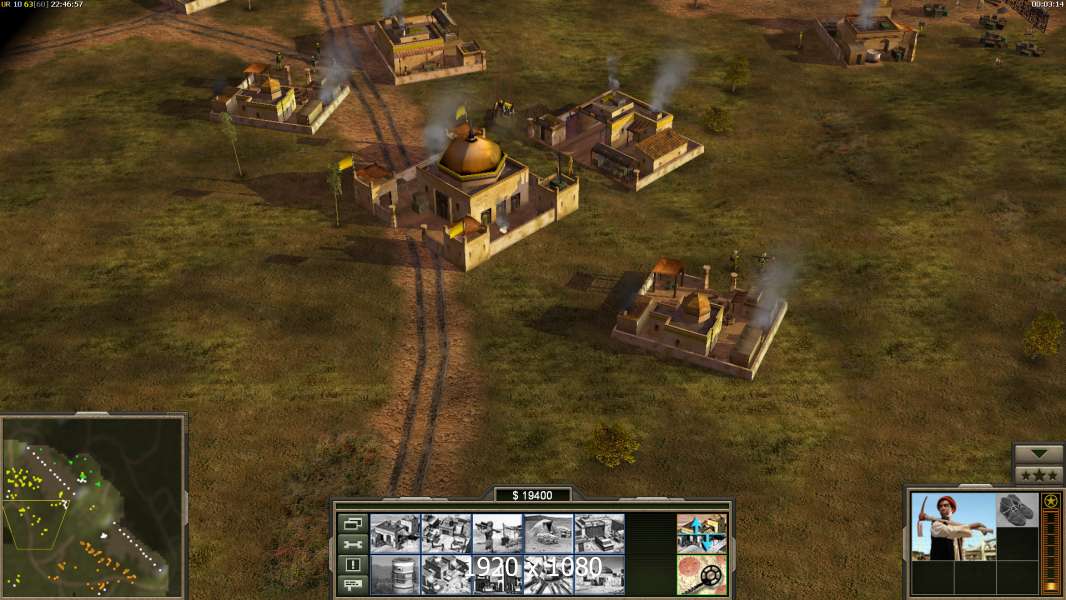Click the gold star rank medallion

[1050, 501]
